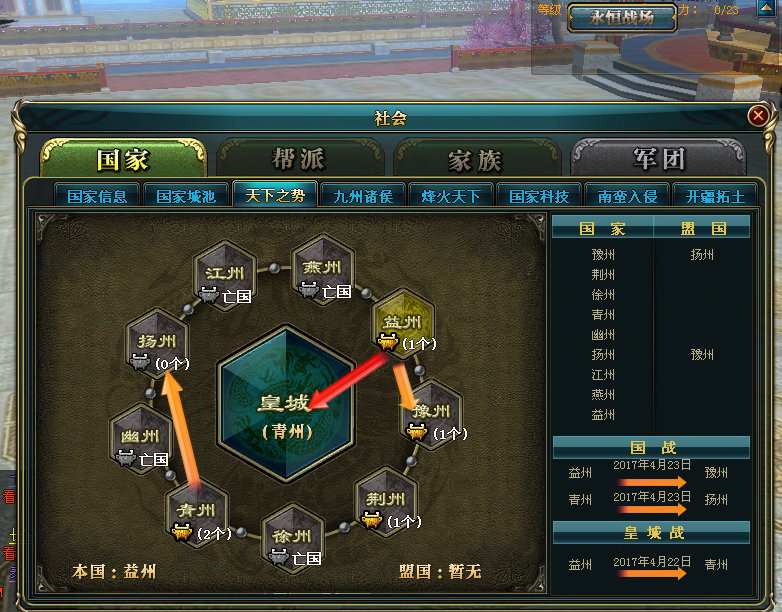Open the 南蛮入侵 sub-tab
The width and height of the screenshot is (782, 612).
tap(627, 196)
